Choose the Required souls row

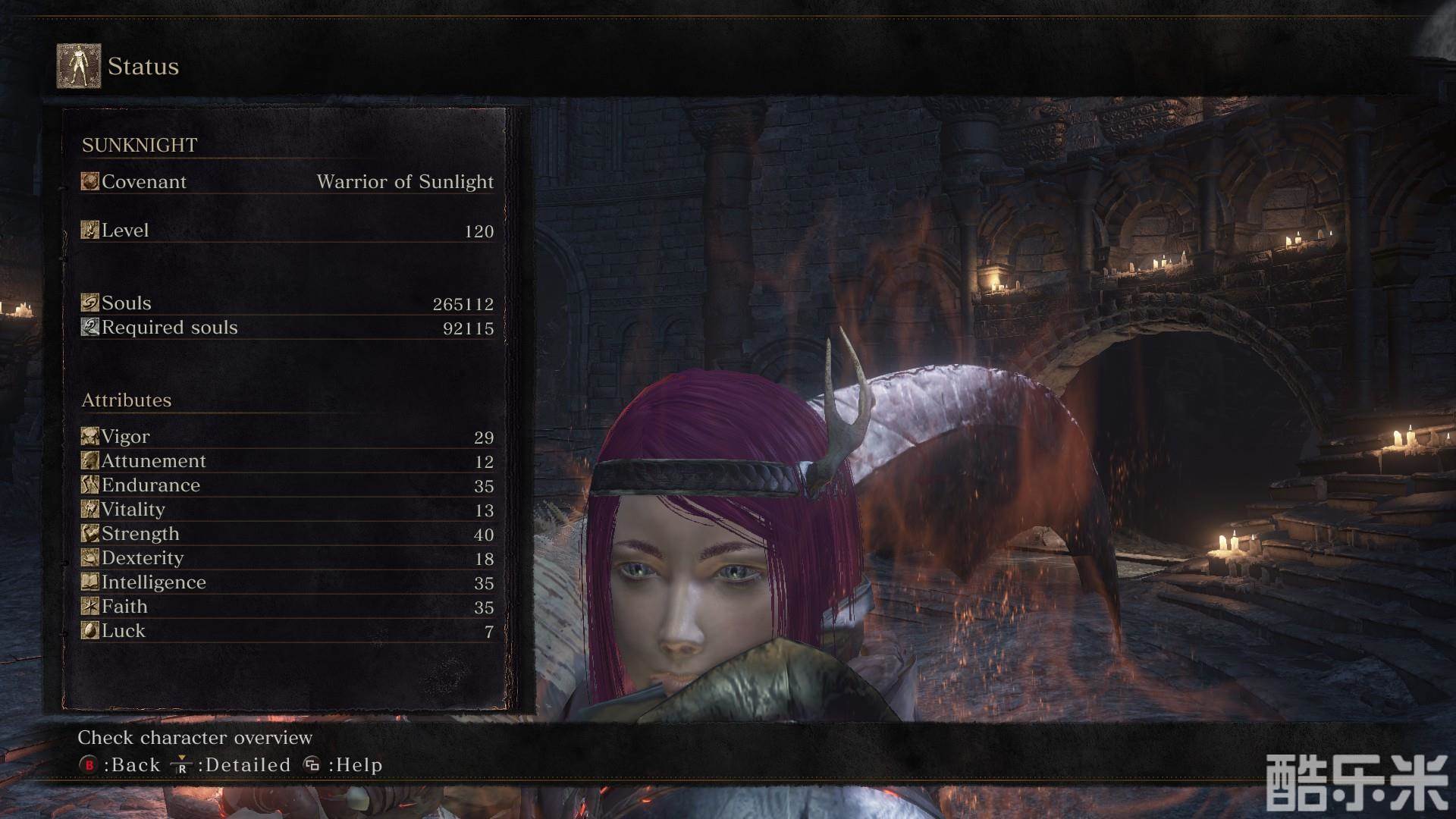287,328
